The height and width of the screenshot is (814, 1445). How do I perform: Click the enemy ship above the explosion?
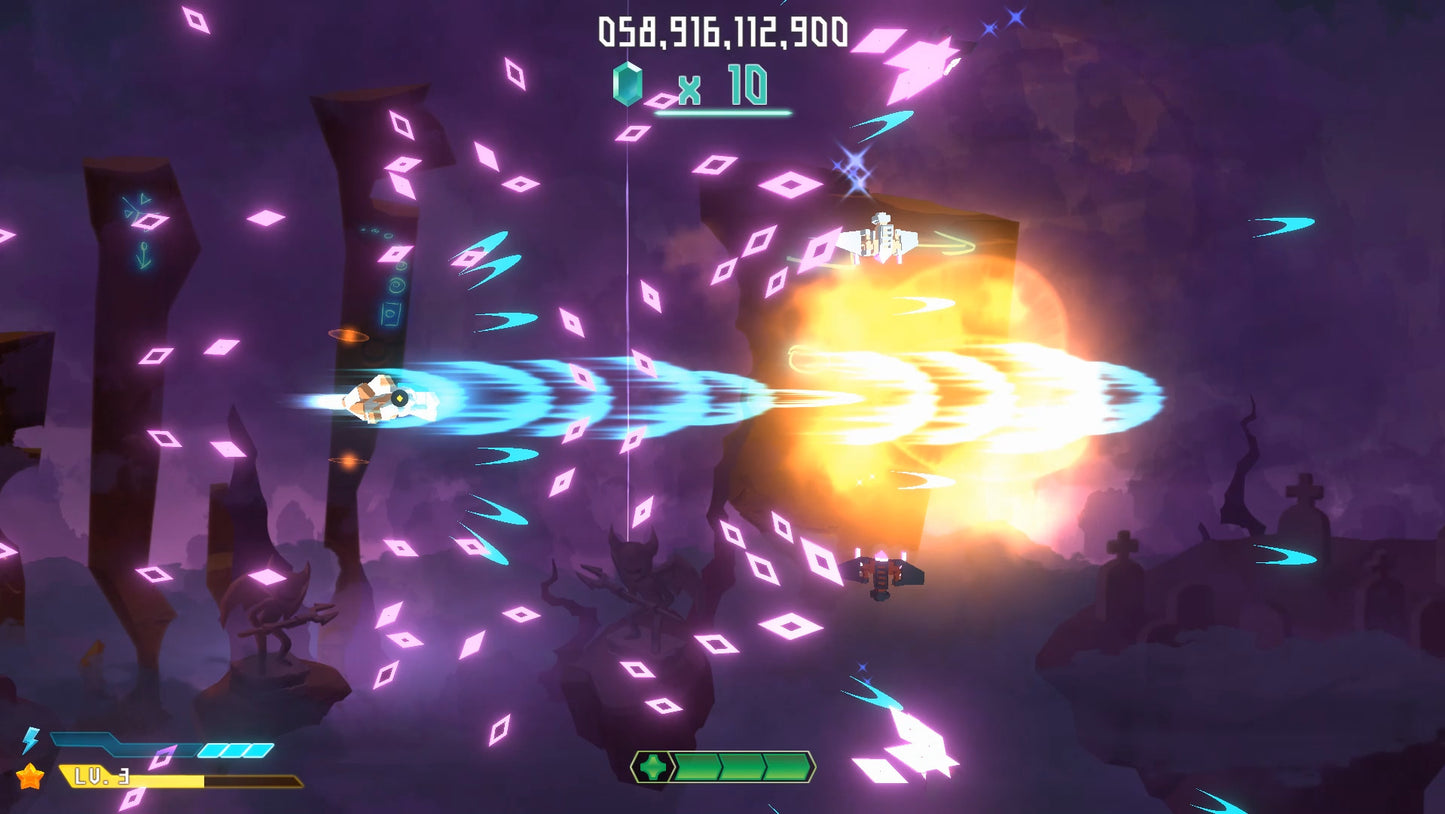884,240
